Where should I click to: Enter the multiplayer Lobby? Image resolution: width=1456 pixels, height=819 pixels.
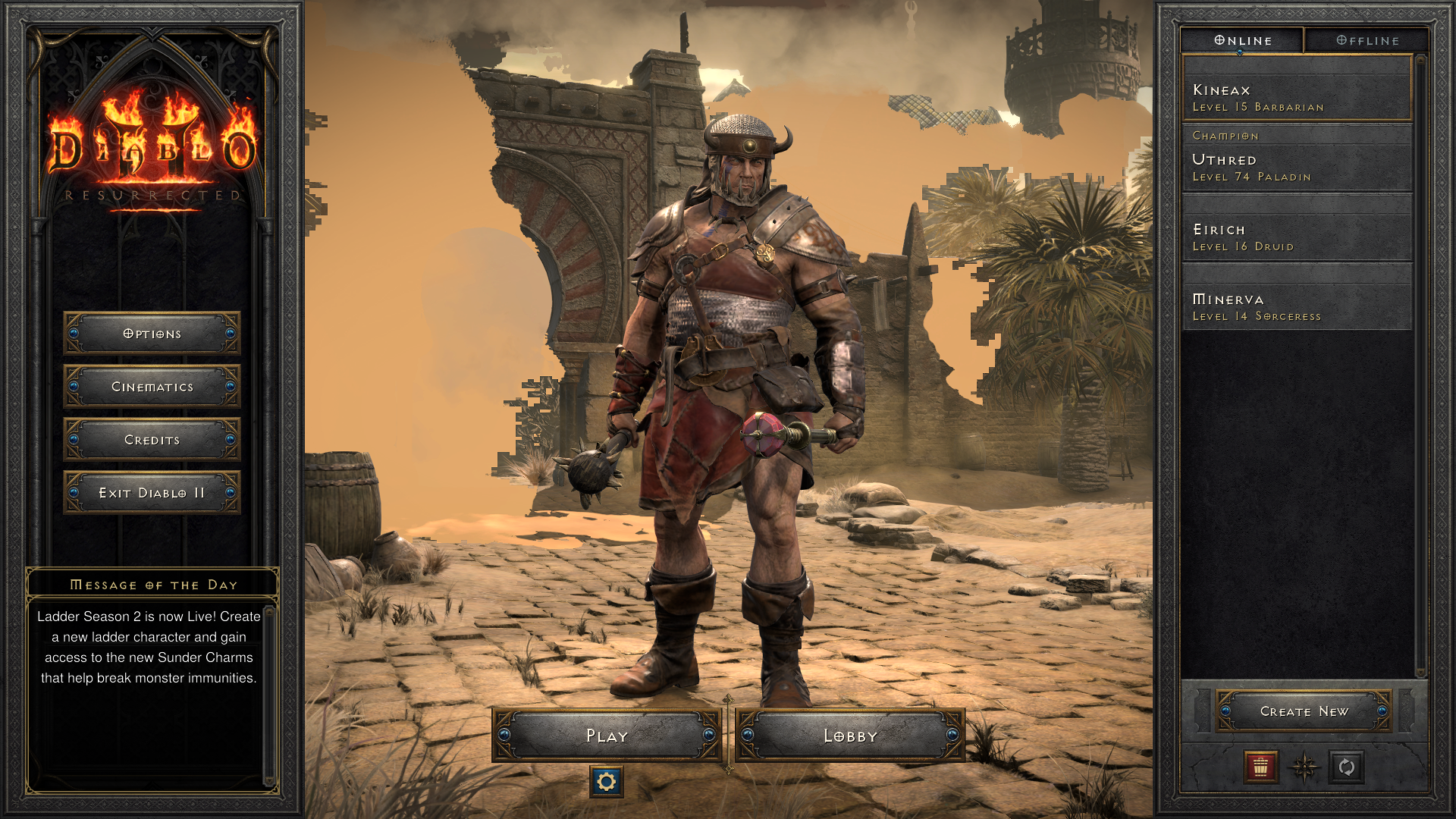850,735
